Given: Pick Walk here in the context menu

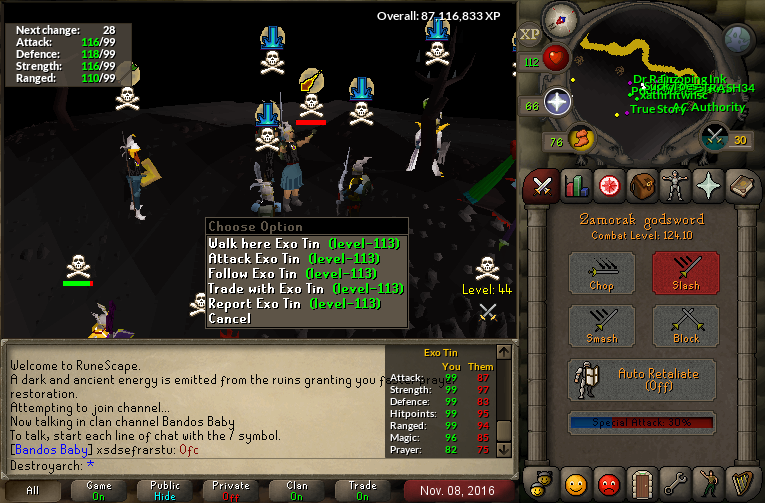Looking at the screenshot, I should pos(305,243).
